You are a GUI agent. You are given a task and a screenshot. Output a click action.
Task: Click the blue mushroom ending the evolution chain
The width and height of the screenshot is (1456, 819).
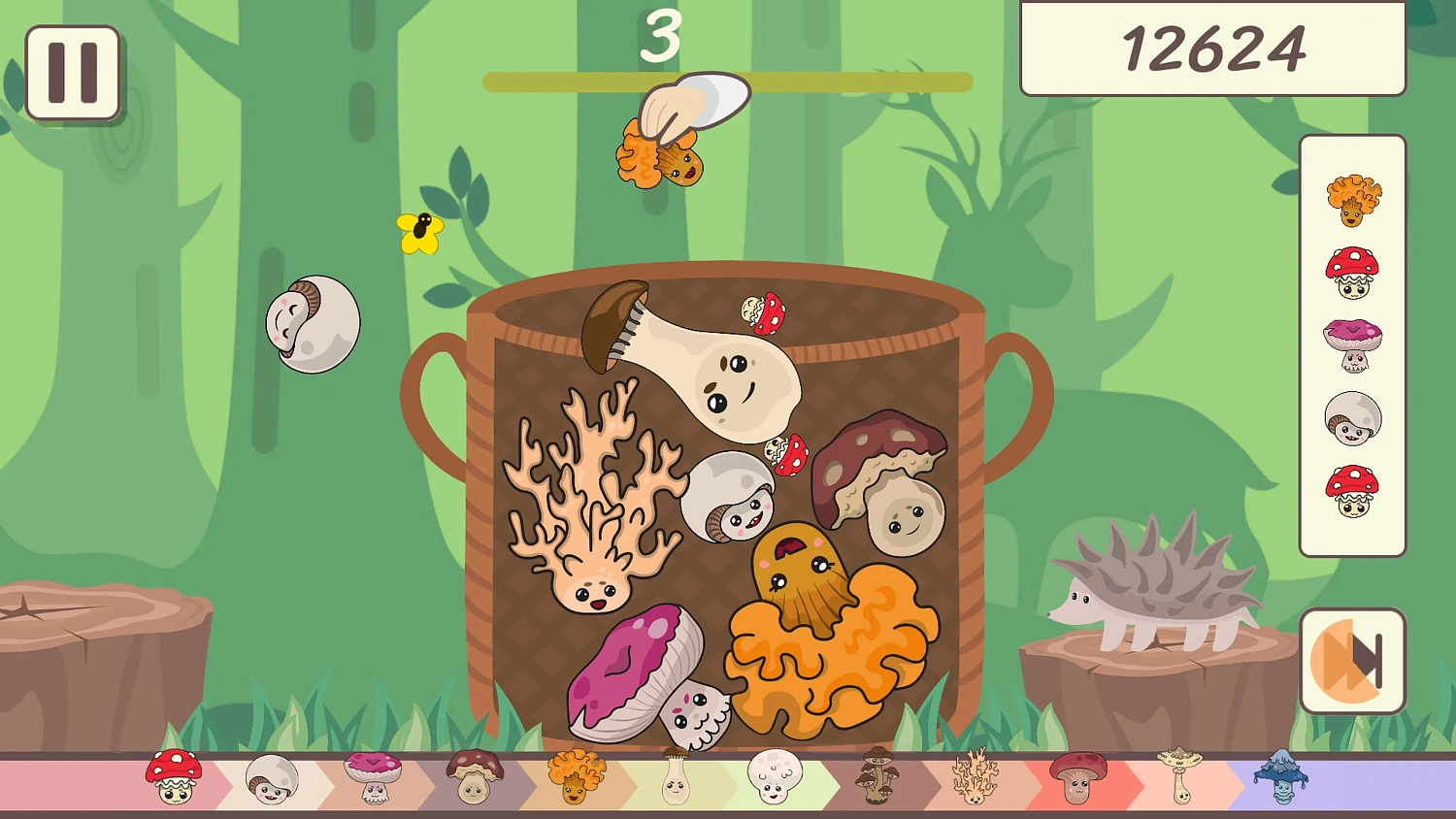[x=1281, y=776]
